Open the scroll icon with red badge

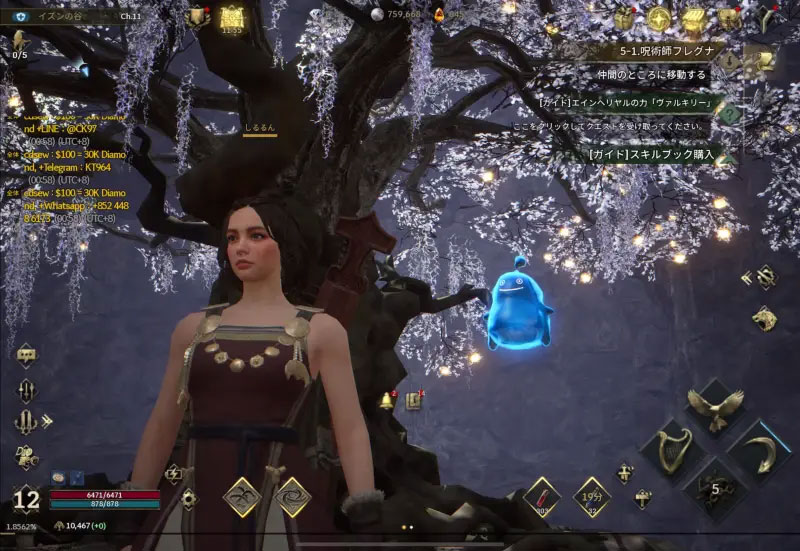coord(412,401)
